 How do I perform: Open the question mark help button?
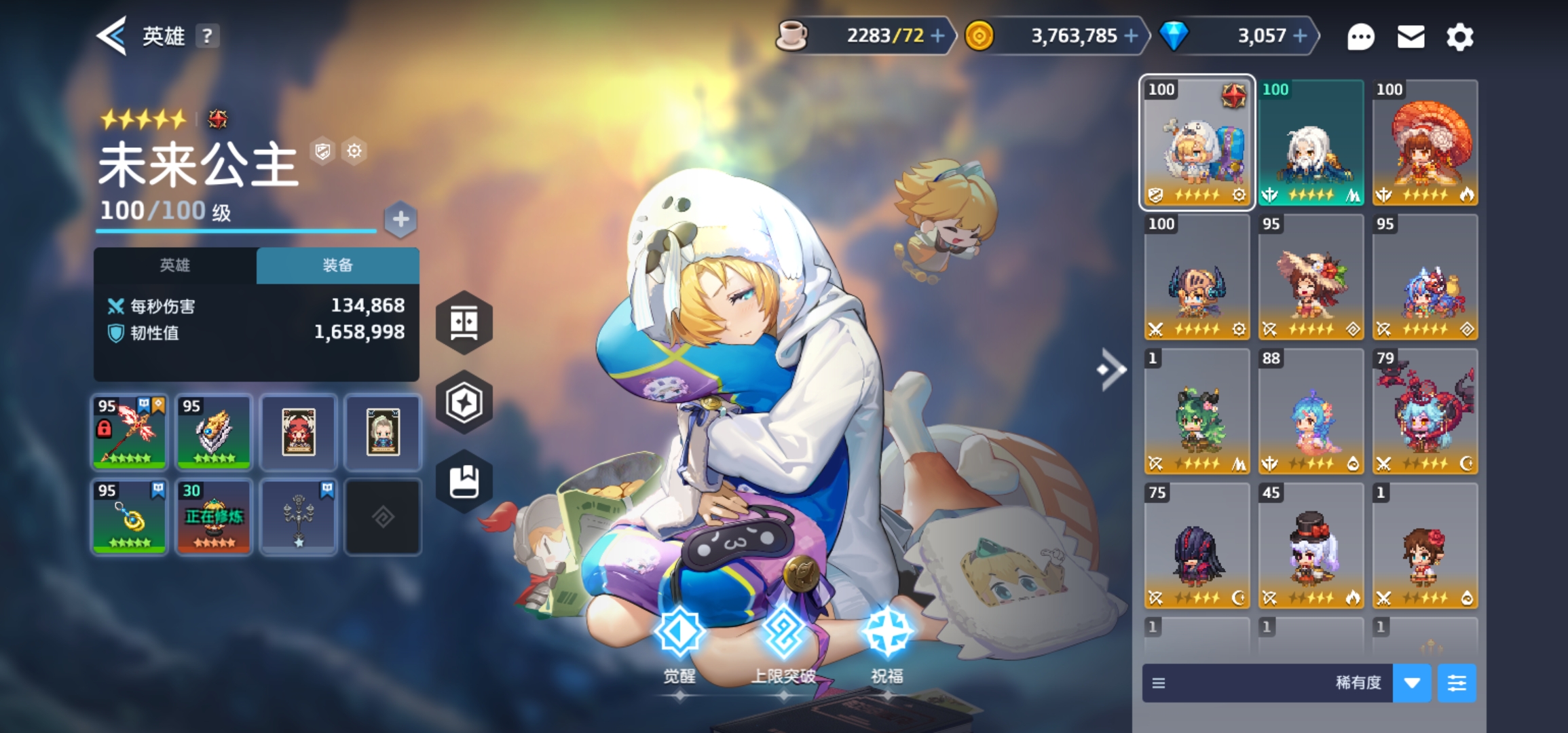(207, 36)
